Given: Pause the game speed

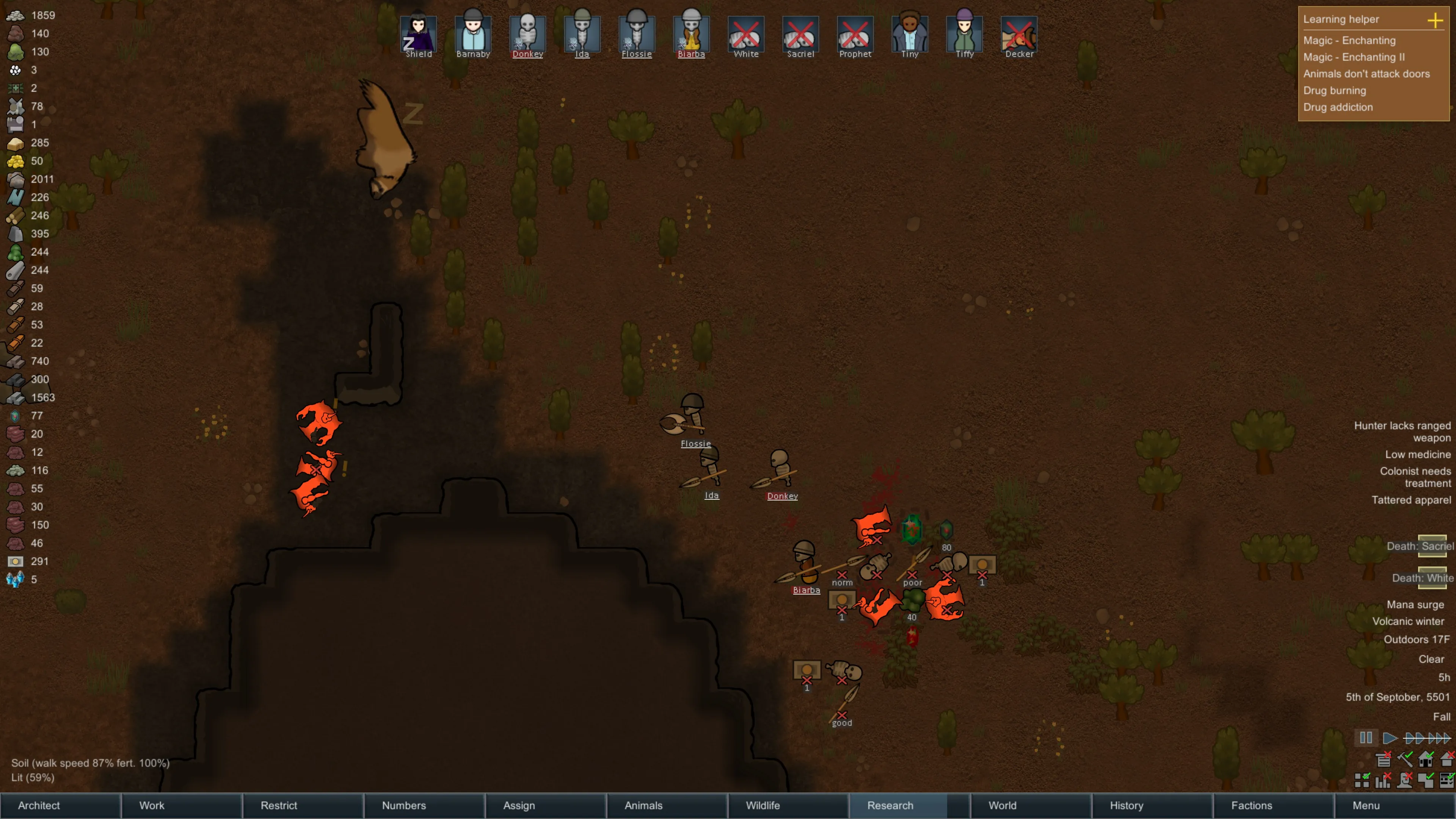Looking at the screenshot, I should tap(1365, 737).
